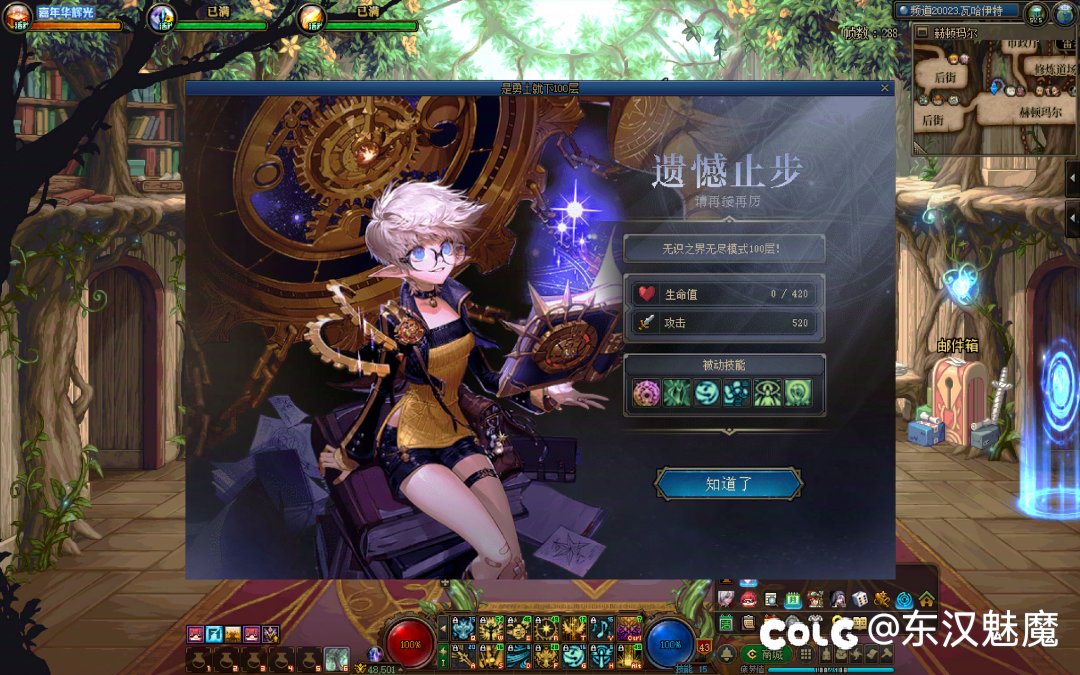Check the blue bubbles passive skill icon
This screenshot has height=675, width=1080.
point(738,393)
